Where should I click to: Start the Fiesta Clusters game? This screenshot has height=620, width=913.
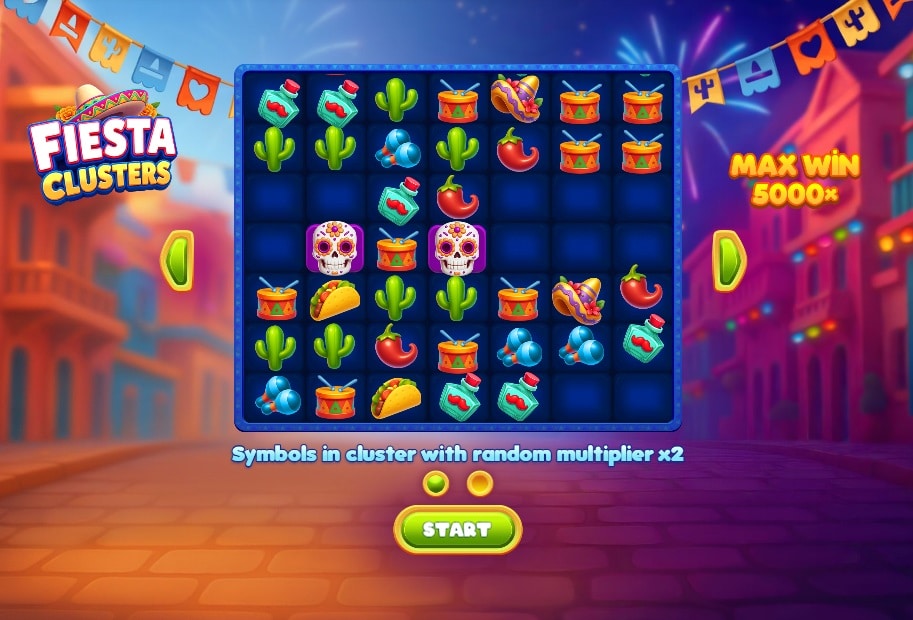point(457,529)
